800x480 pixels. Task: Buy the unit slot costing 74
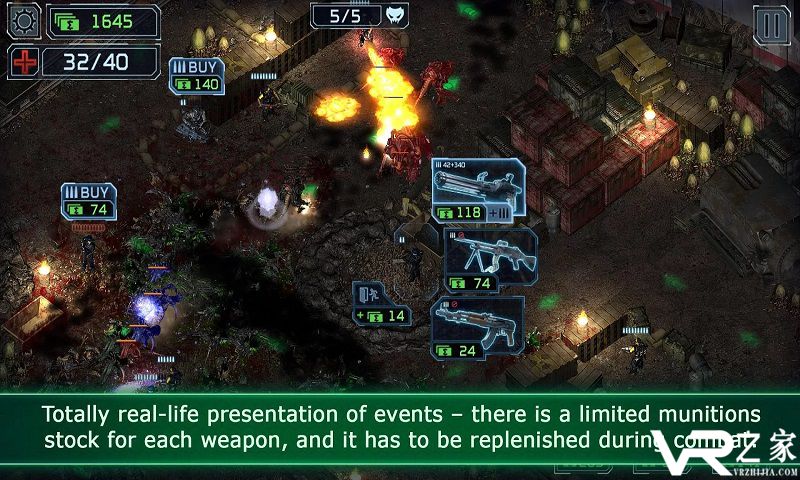[88, 200]
